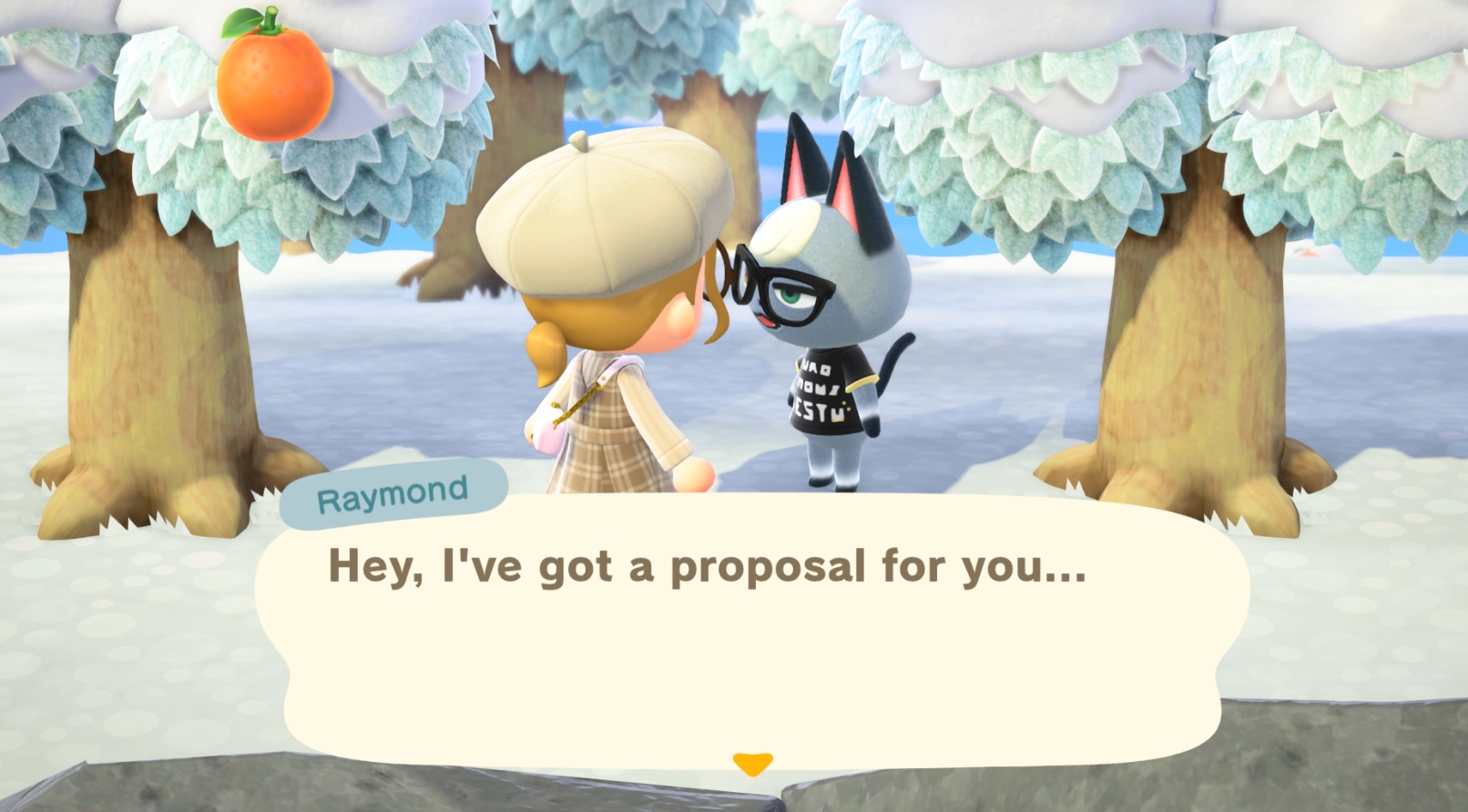This screenshot has width=1468, height=812.
Task: Advance dialogue with the yellow continue arrow
Action: tap(752, 763)
